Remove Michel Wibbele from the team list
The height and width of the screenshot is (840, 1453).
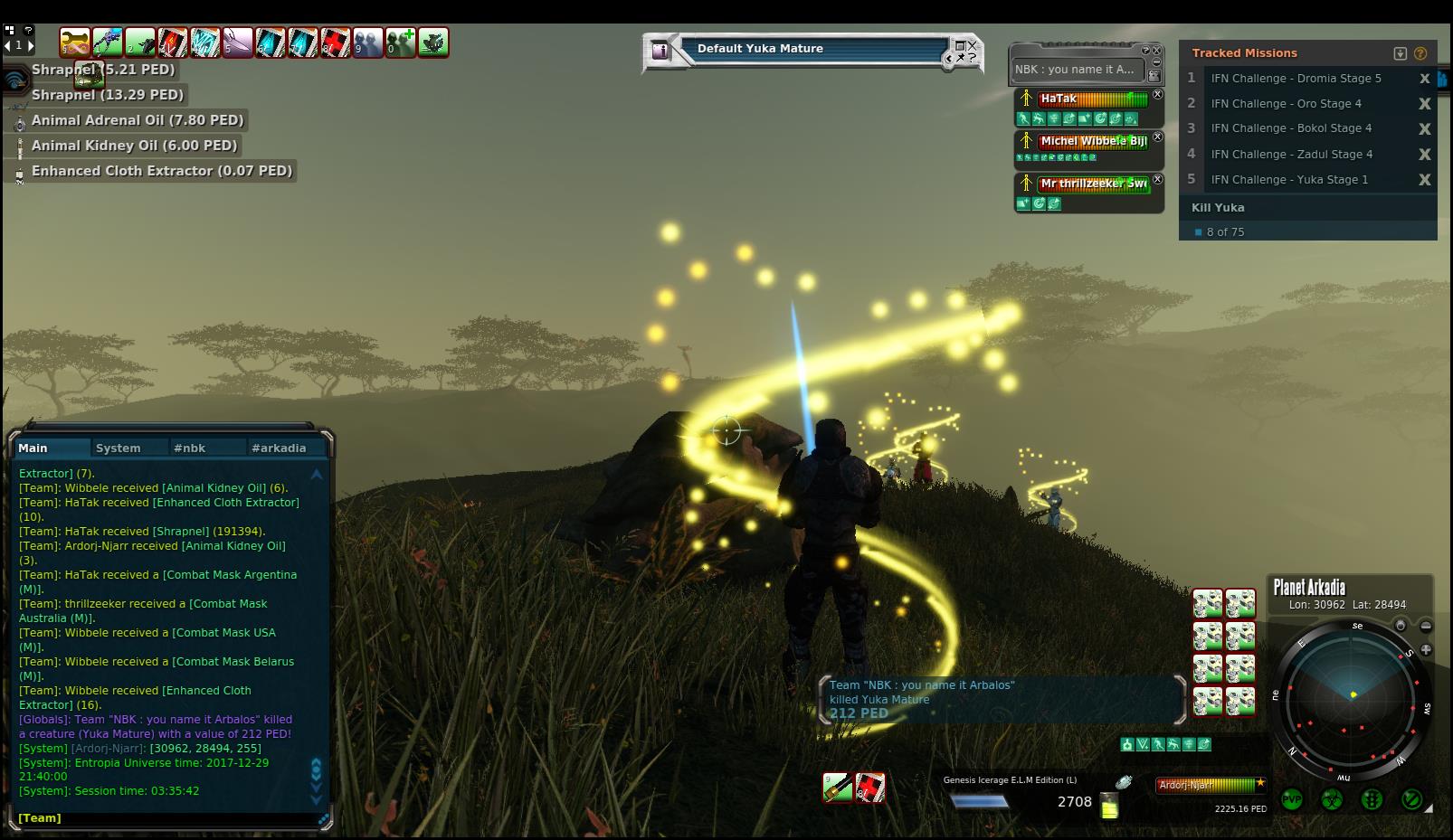tap(1158, 137)
